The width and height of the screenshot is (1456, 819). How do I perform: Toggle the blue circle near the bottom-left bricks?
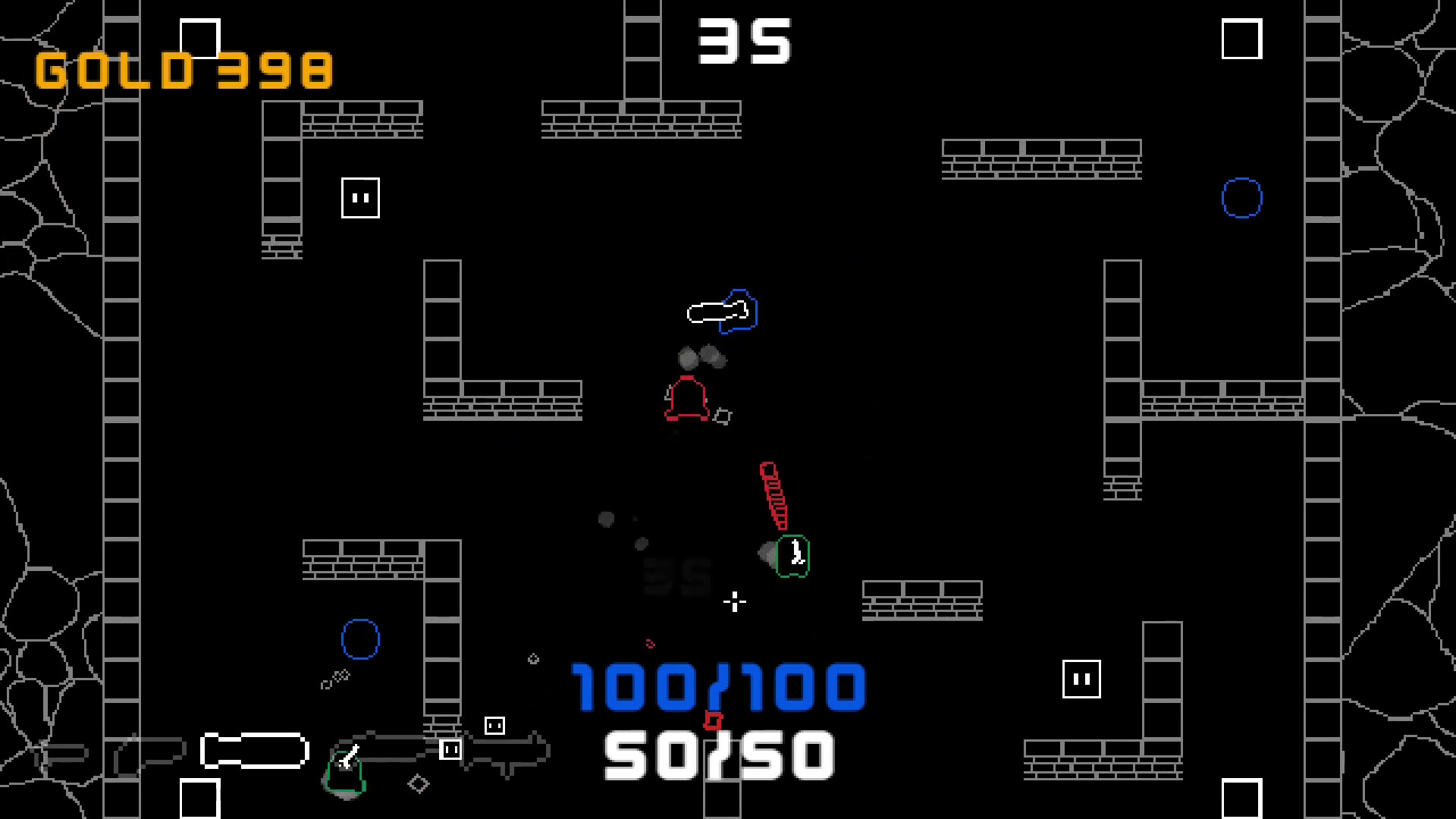pyautogui.click(x=359, y=639)
